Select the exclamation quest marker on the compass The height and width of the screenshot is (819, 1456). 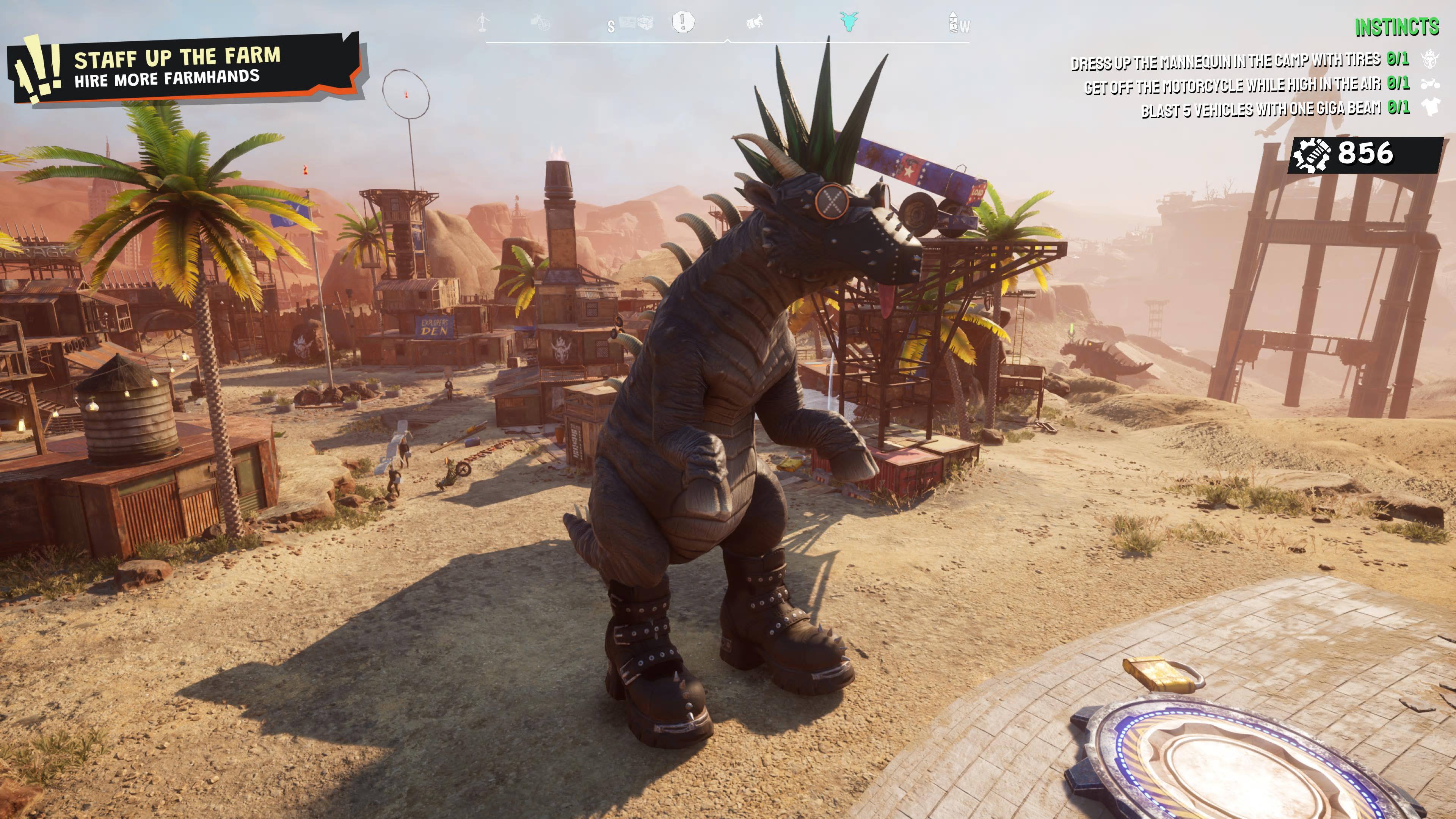pyautogui.click(x=683, y=22)
